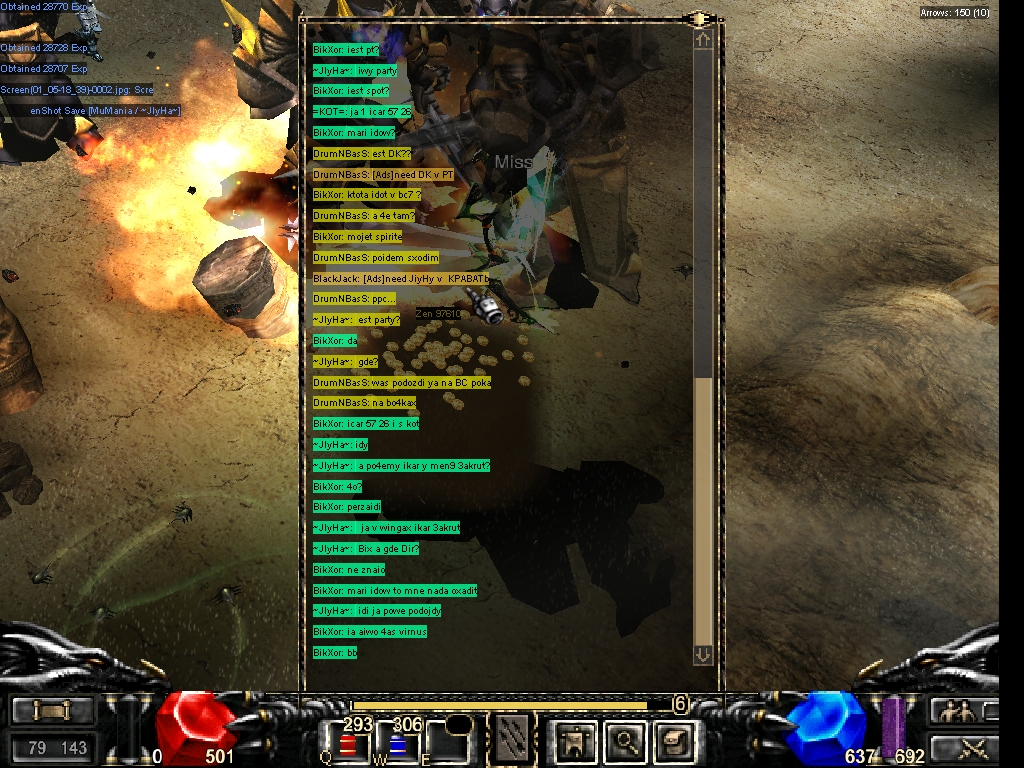Viewport: 1024px width, 768px height.
Task: Click the magnifying glass button
Action: 626,741
